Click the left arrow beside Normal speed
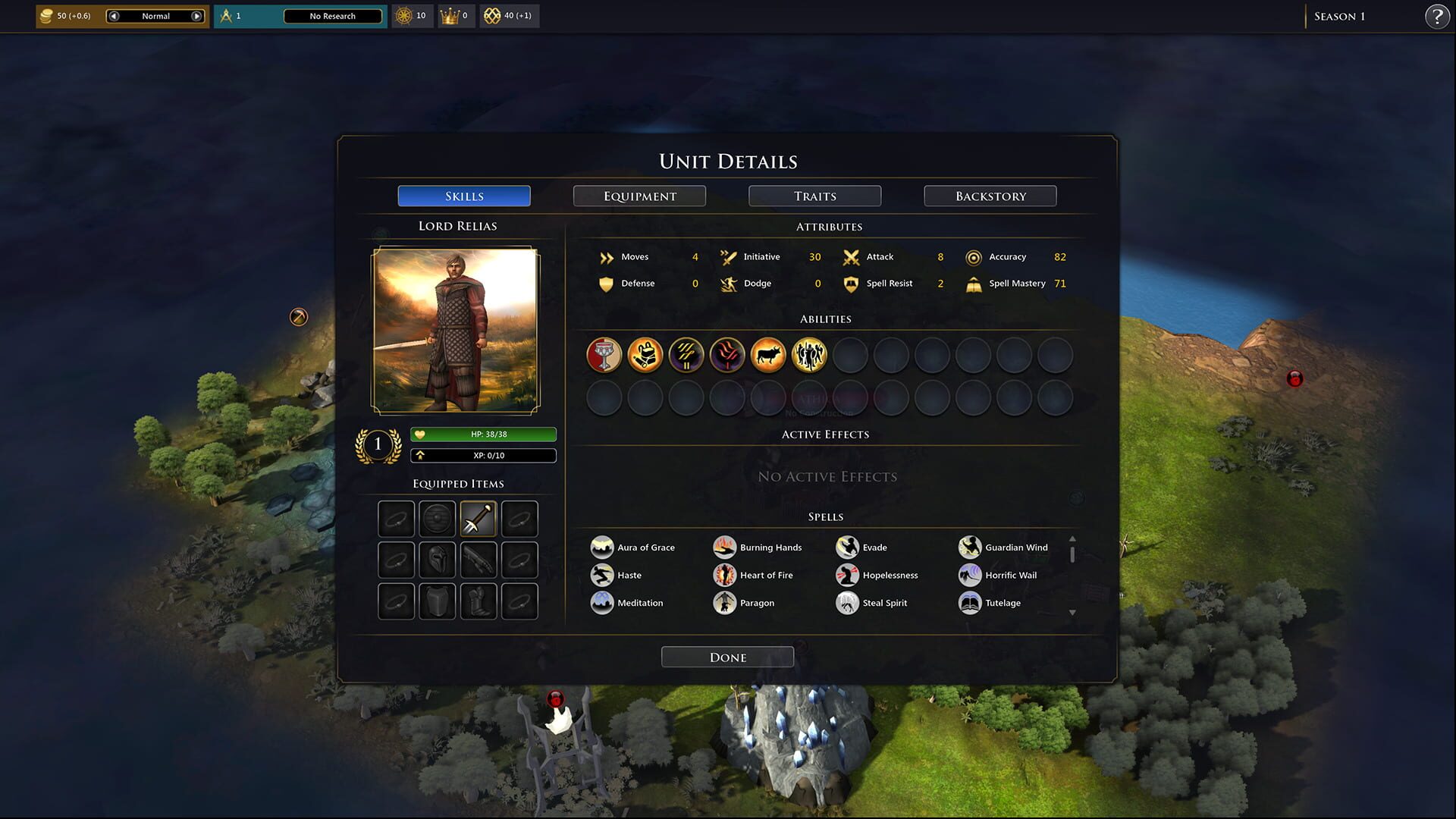 114,15
